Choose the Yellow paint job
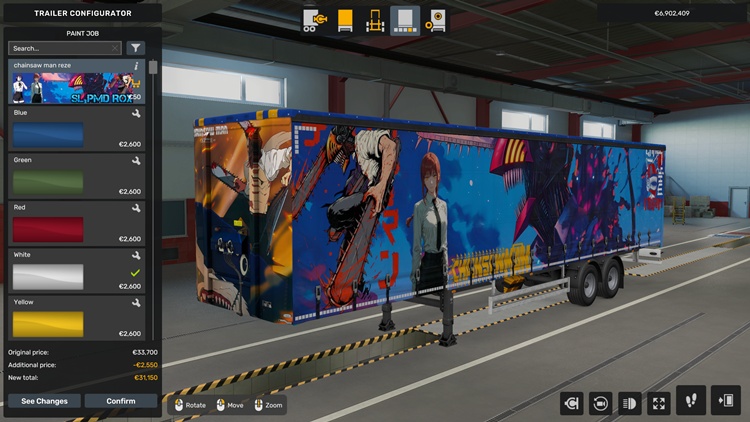 click(x=77, y=321)
